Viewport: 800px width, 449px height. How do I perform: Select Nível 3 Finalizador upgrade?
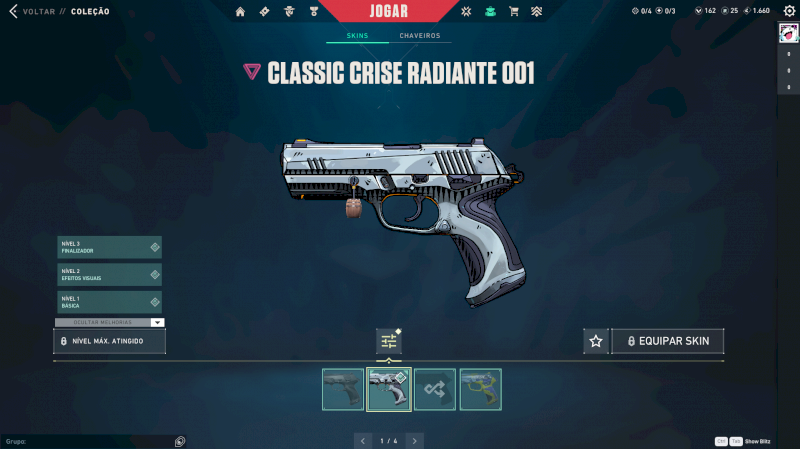[109, 247]
